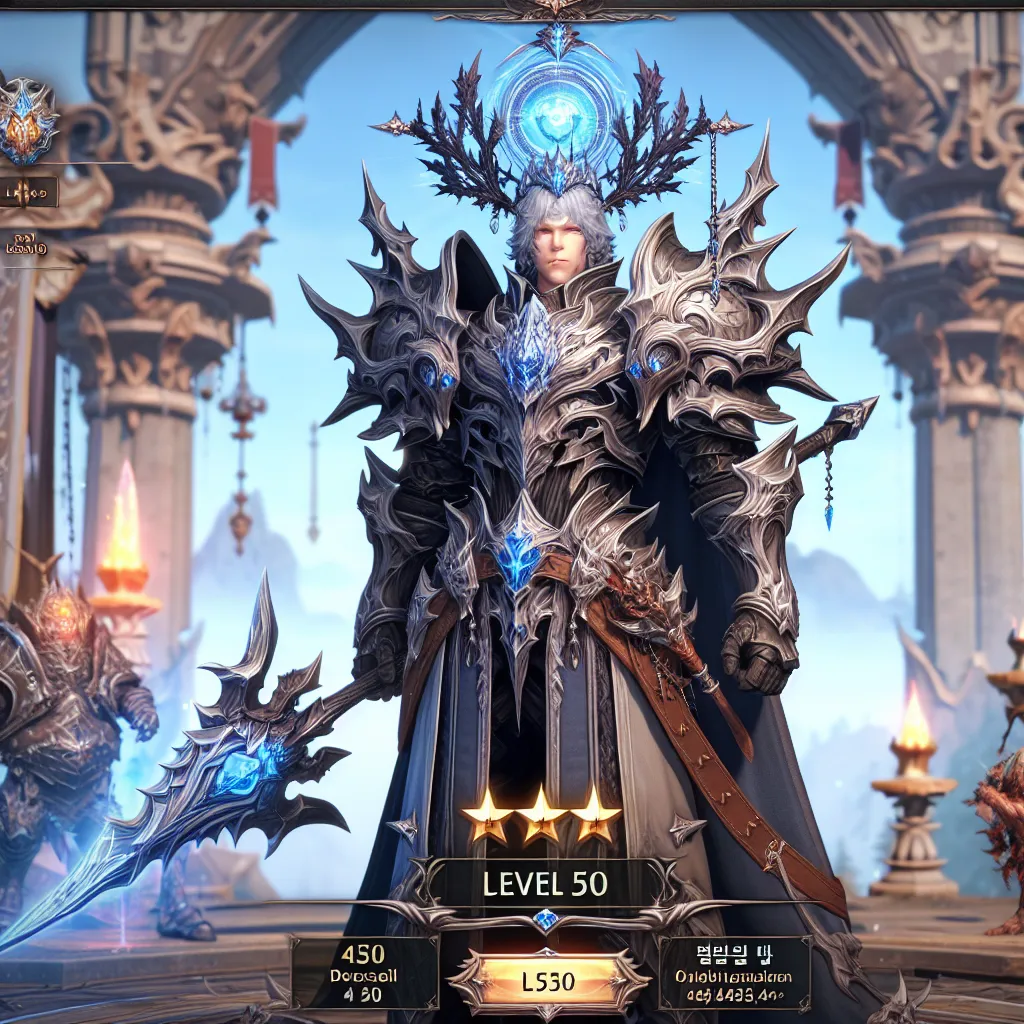The height and width of the screenshot is (1024, 1024).
Task: Click the blue and orange emblem icon
Action: [27, 121]
